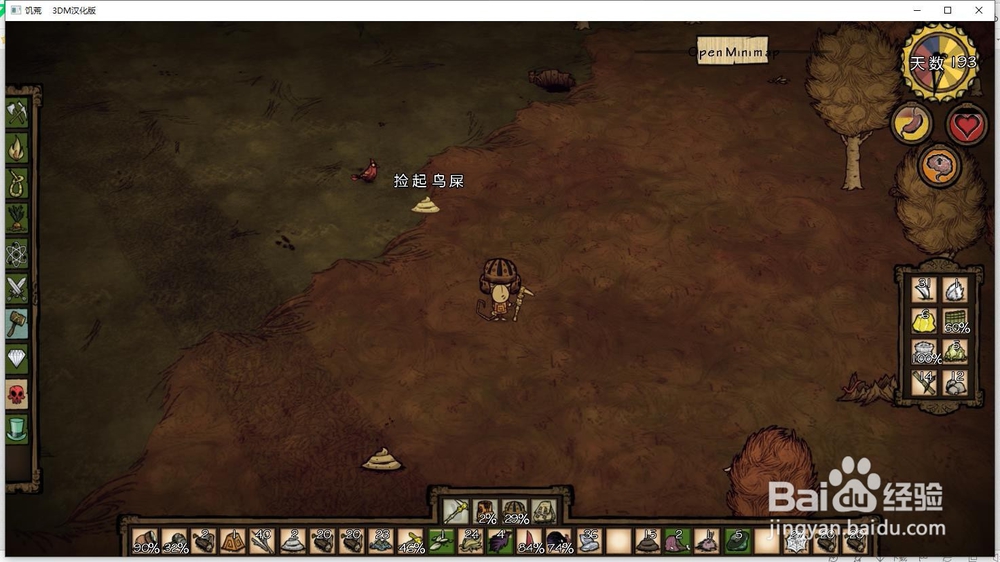
Task: Select the backpack rocks stack of 12
Action: tap(956, 382)
